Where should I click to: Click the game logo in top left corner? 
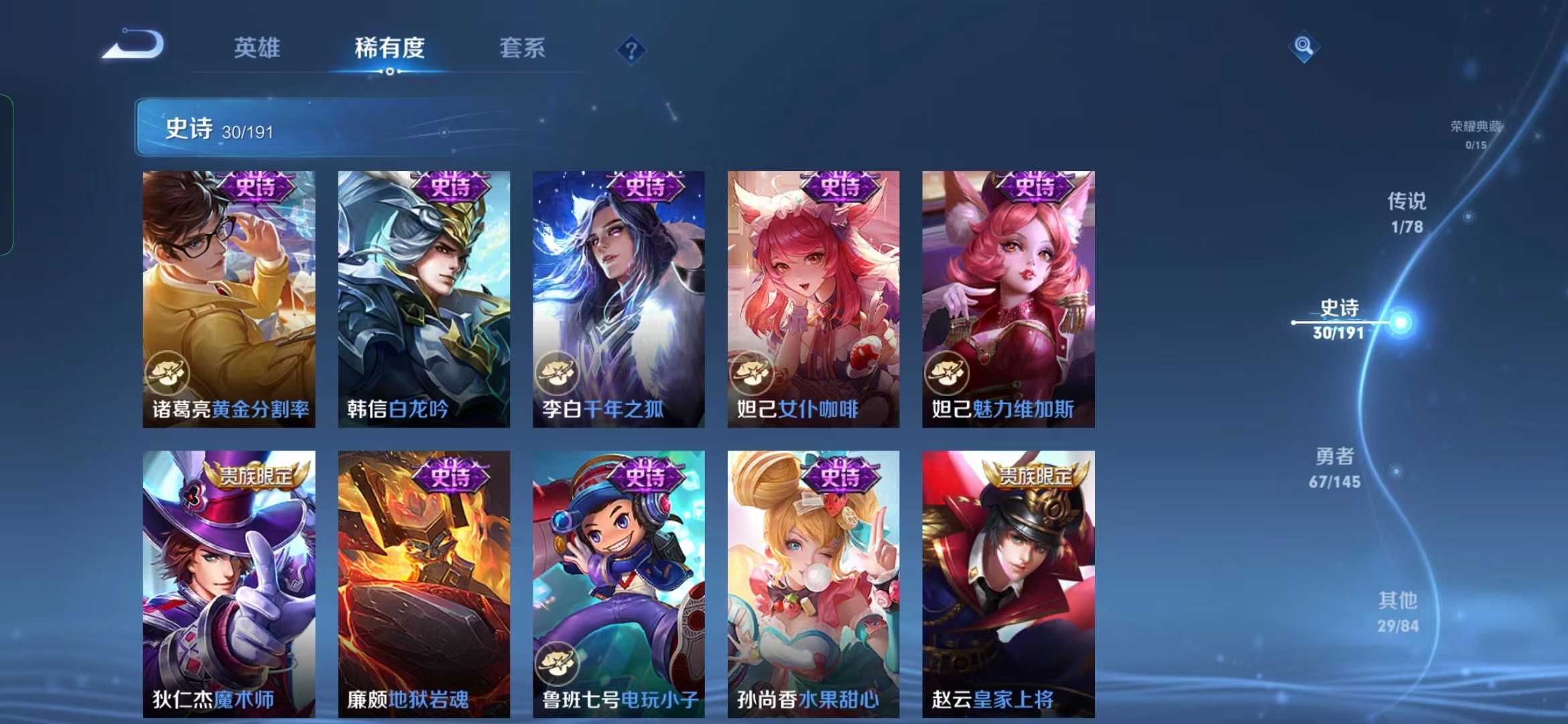(131, 46)
